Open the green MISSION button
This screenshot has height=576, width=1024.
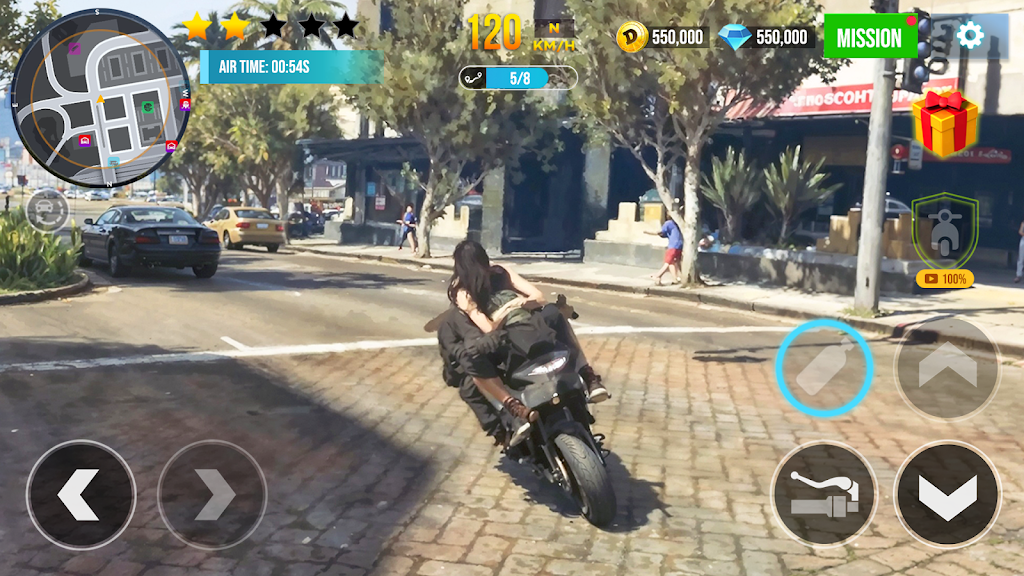pos(869,37)
